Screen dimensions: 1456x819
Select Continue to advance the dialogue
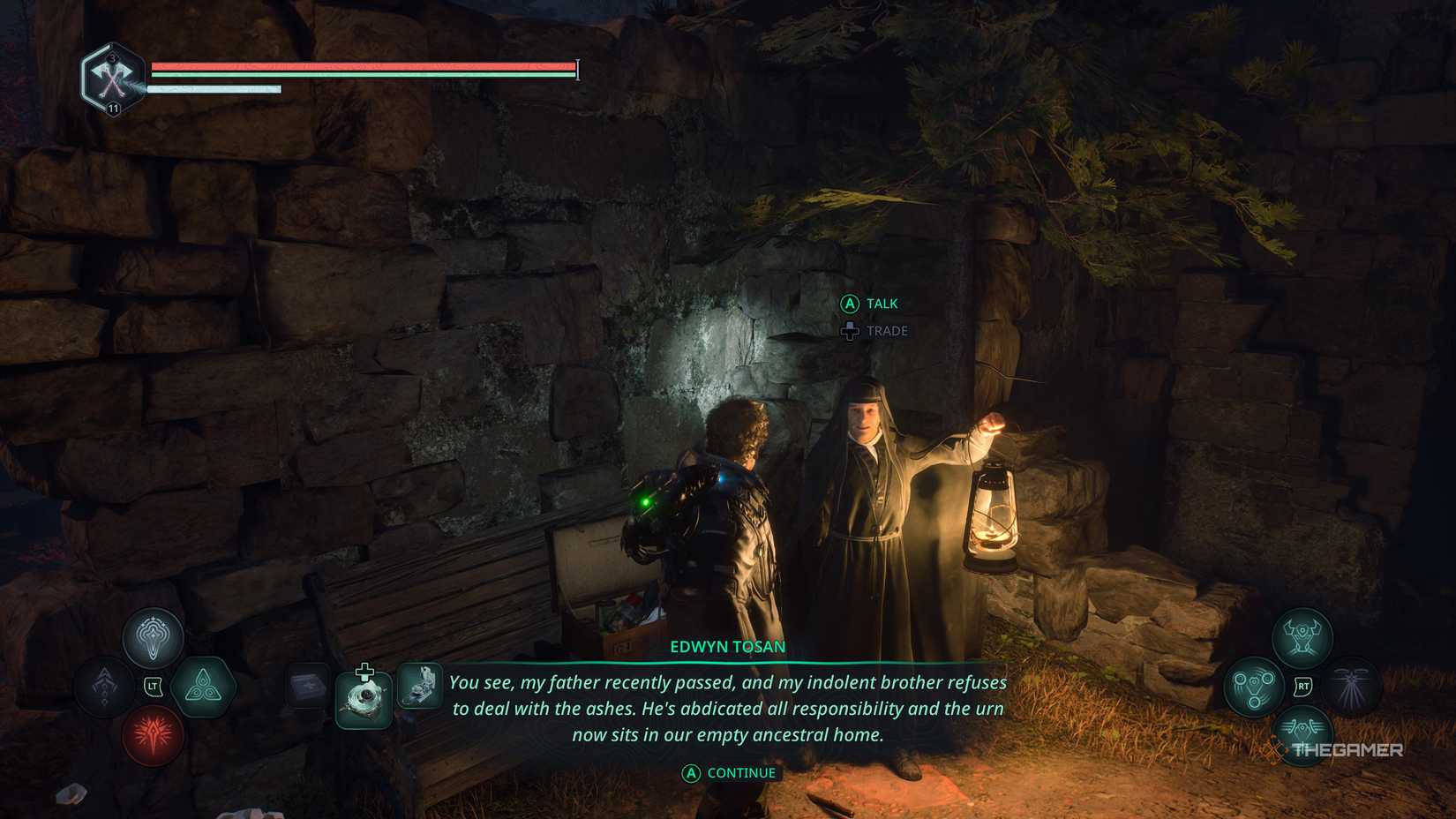click(x=728, y=771)
